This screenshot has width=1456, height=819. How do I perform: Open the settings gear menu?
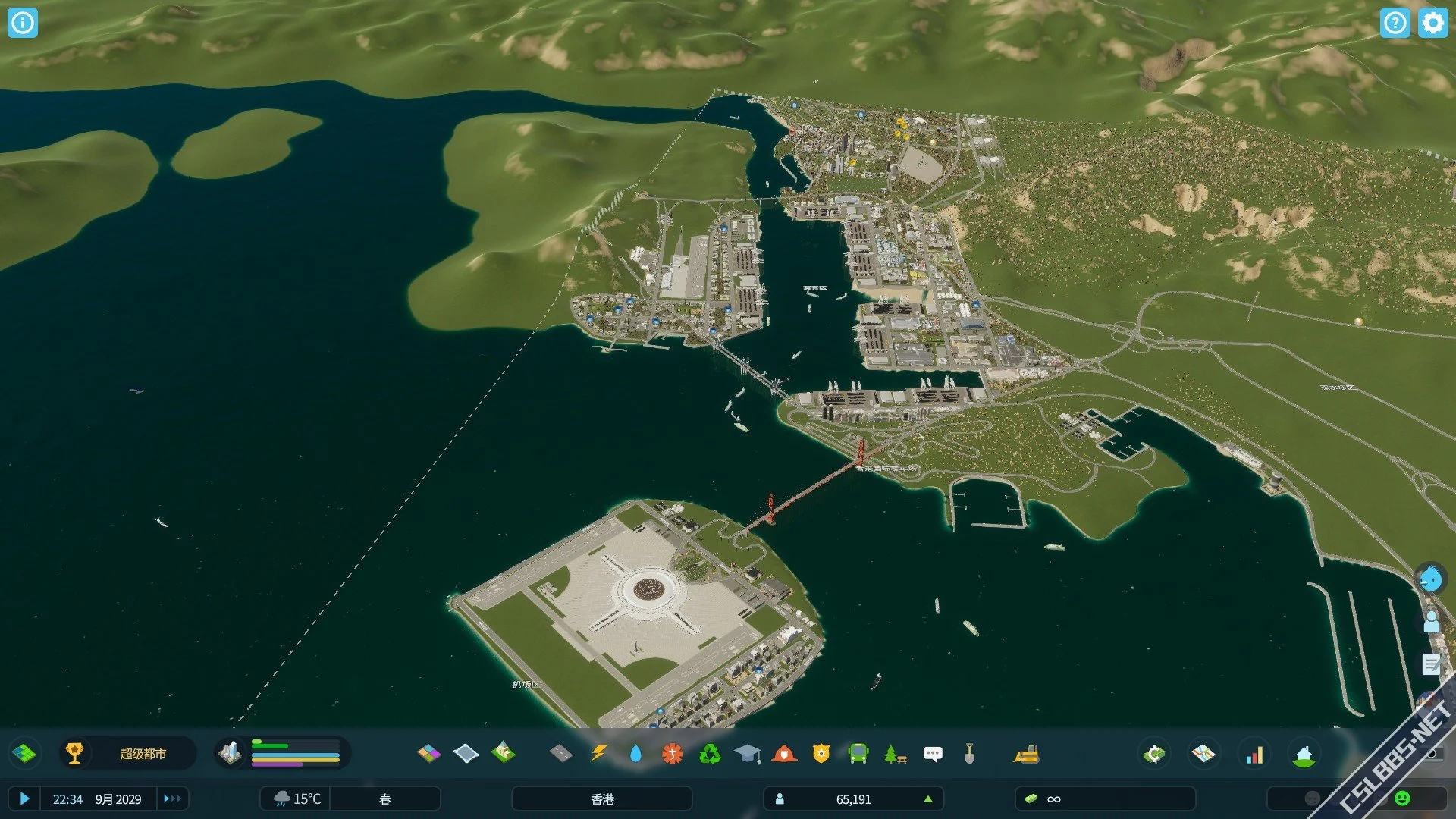pyautogui.click(x=1432, y=23)
